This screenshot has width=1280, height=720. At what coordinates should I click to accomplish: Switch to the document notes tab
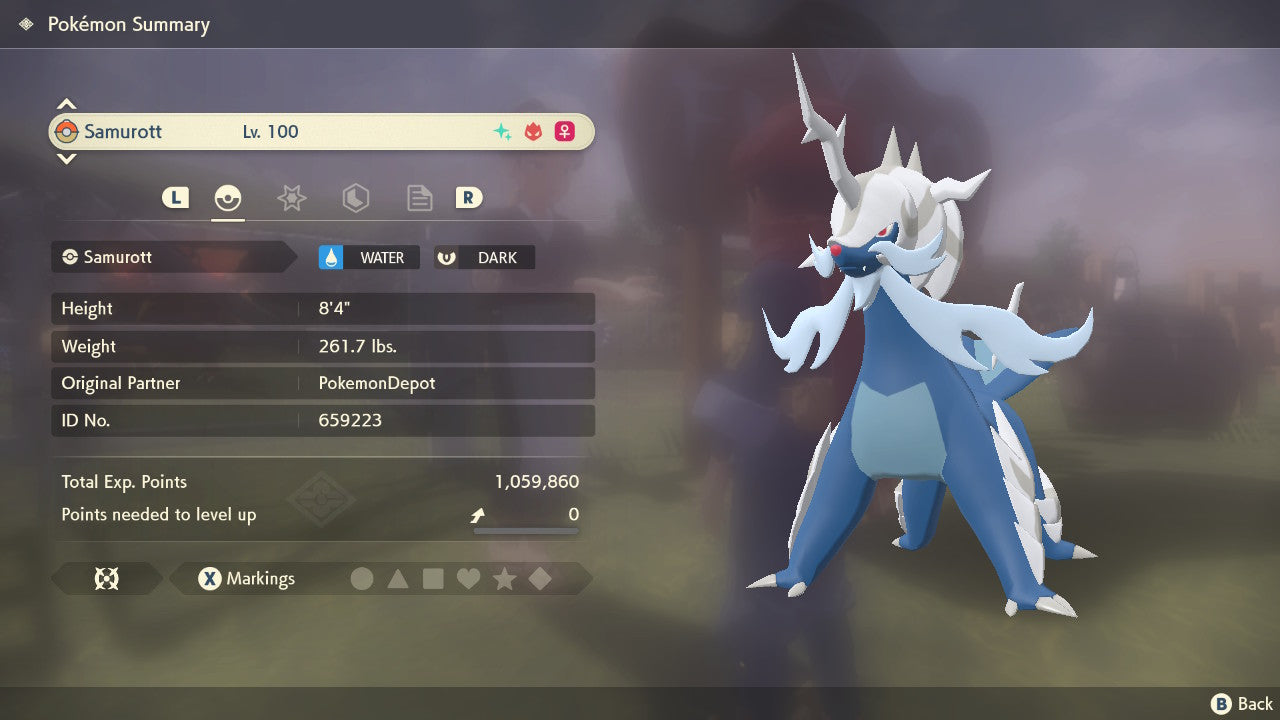pos(419,198)
